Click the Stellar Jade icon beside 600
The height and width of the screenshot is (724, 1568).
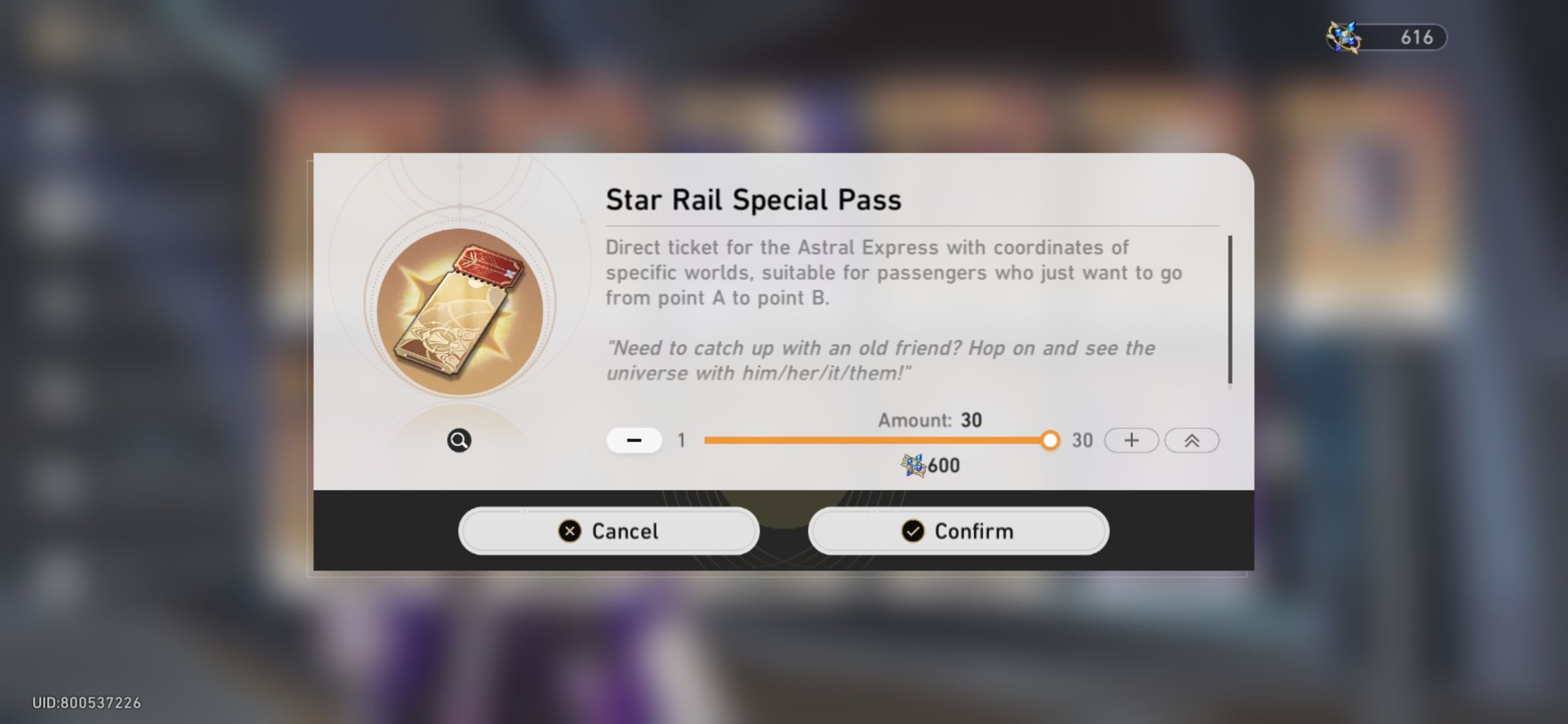(913, 464)
